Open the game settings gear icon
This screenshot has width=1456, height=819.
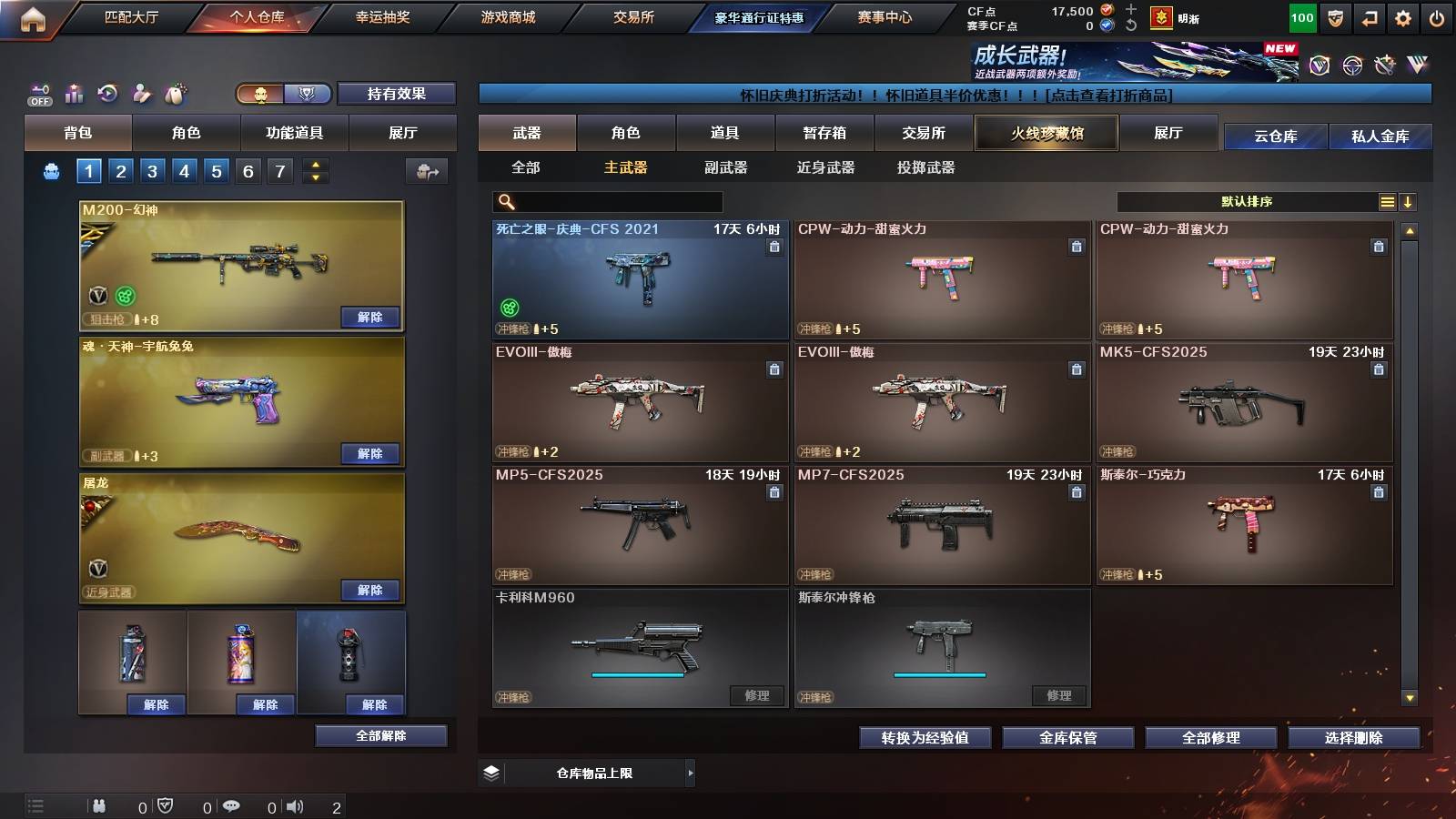point(1401,16)
